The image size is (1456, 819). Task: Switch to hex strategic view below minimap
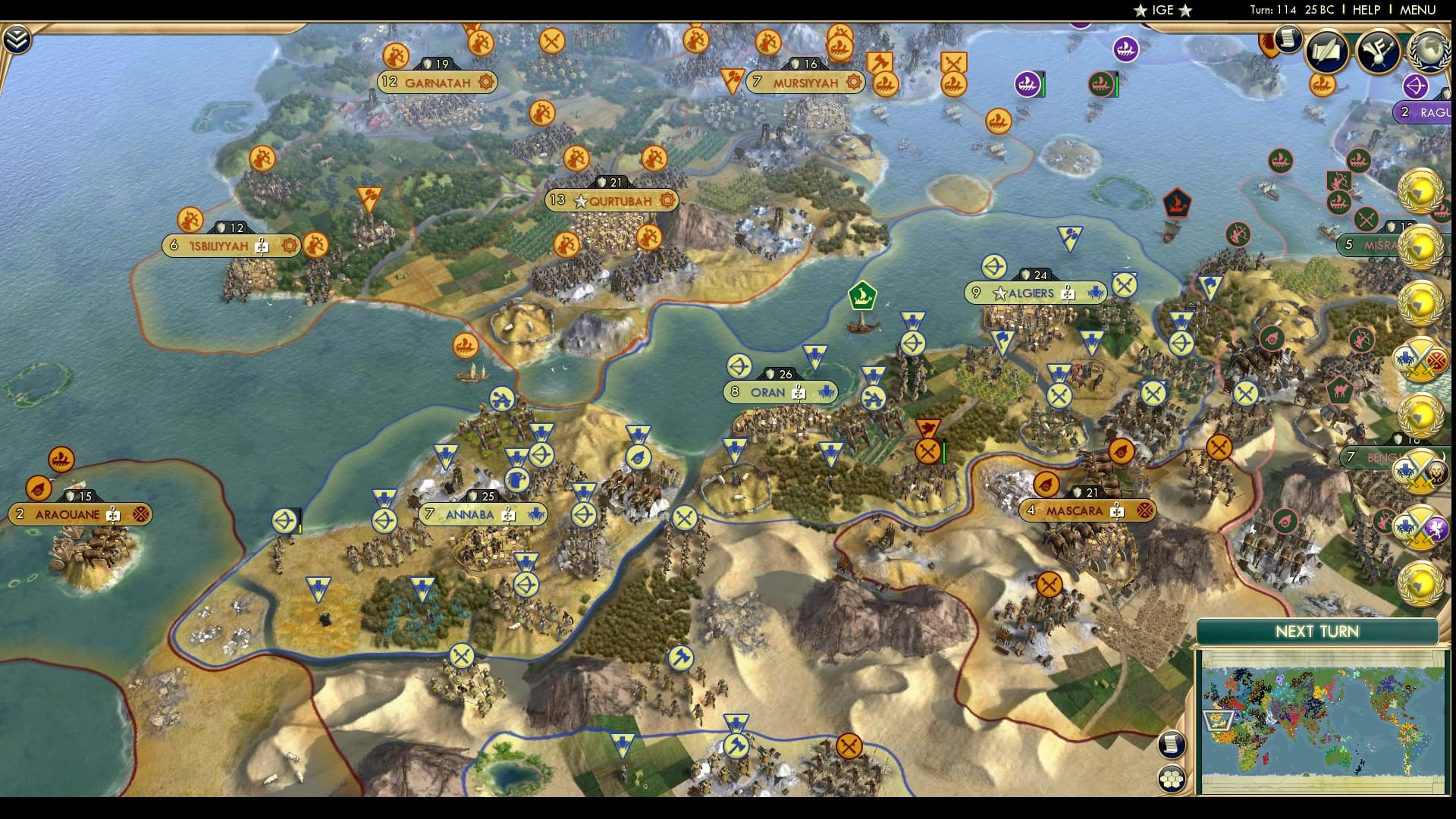tap(1172, 777)
